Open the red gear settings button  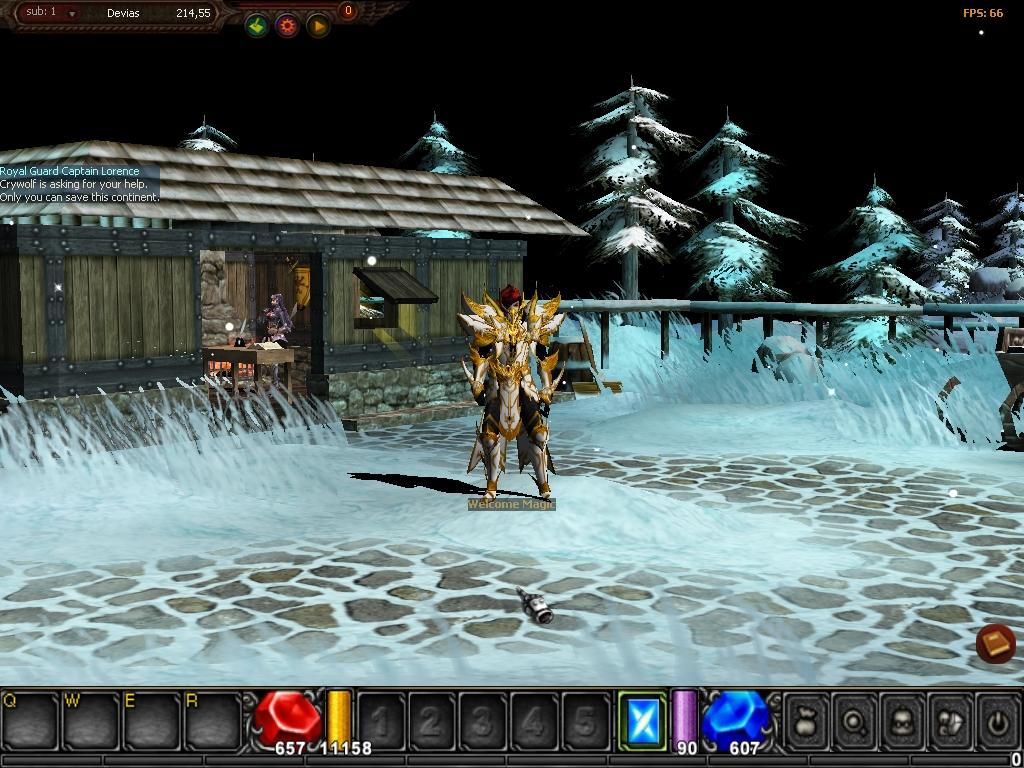pos(288,26)
